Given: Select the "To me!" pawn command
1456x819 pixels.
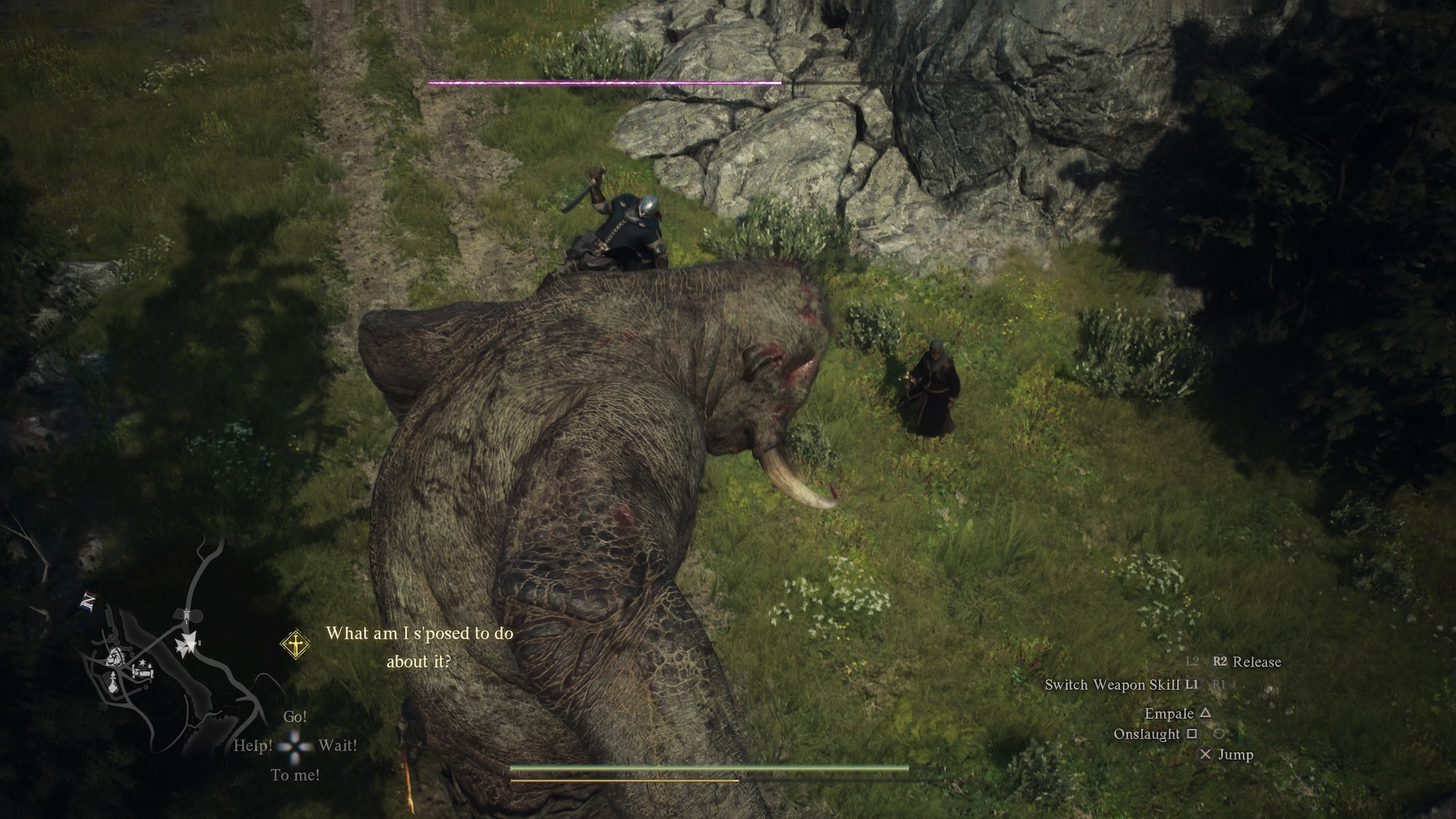Looking at the screenshot, I should 295,775.
